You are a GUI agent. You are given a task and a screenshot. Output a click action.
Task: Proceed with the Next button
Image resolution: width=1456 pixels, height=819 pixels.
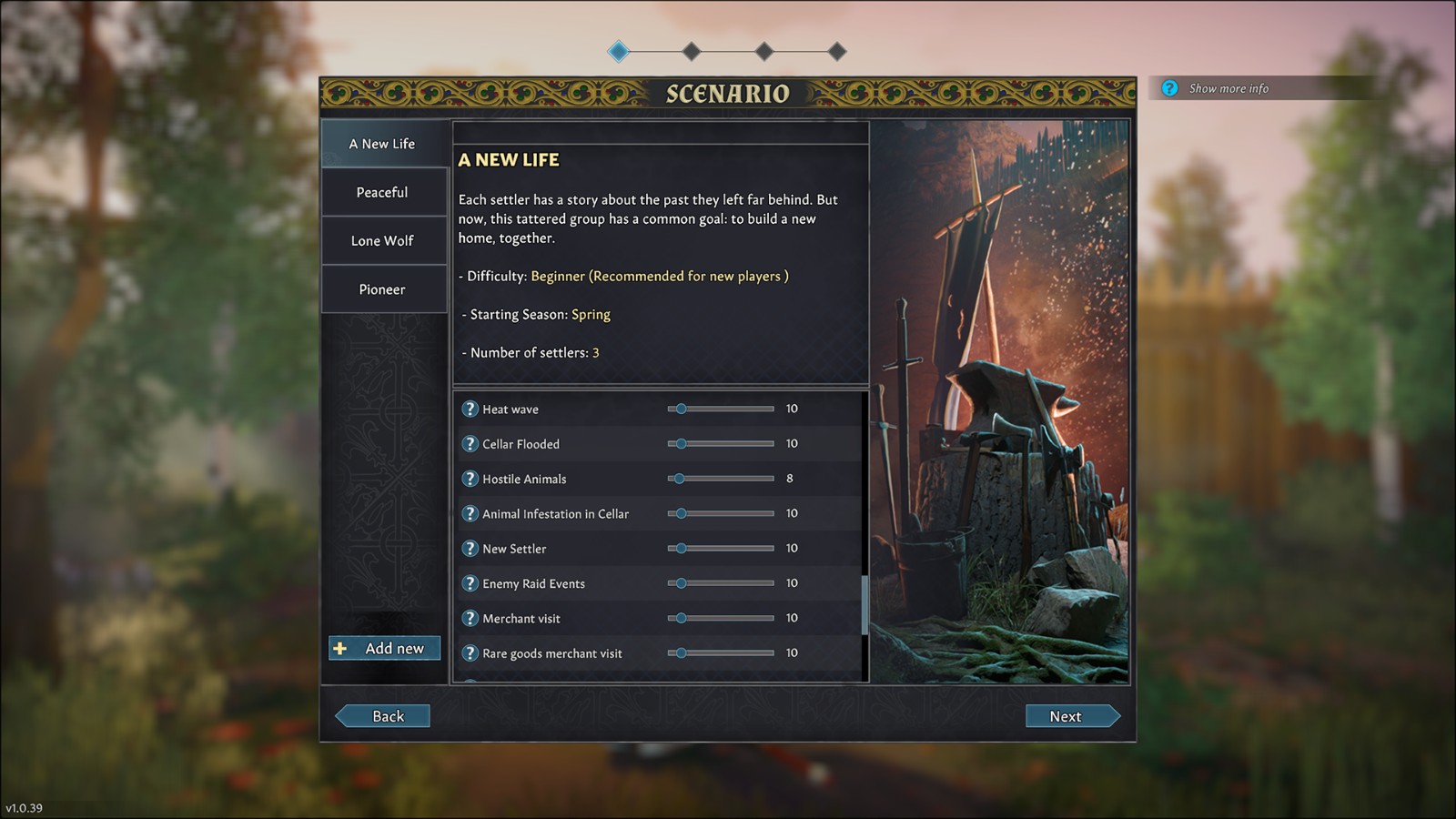tap(1071, 716)
